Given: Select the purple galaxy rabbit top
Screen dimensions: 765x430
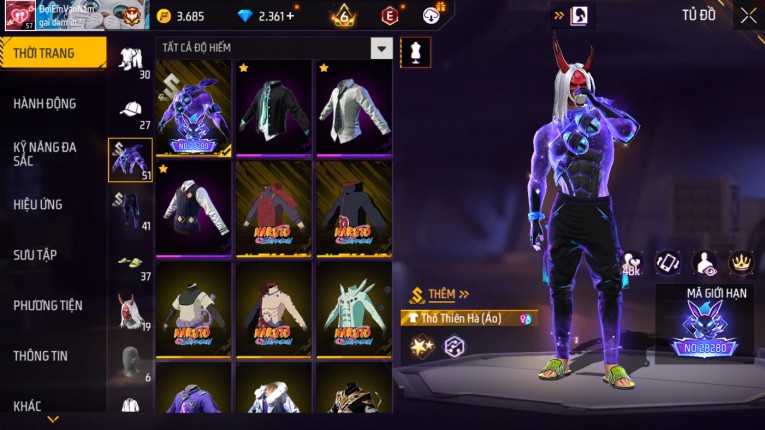Looking at the screenshot, I should point(194,107).
